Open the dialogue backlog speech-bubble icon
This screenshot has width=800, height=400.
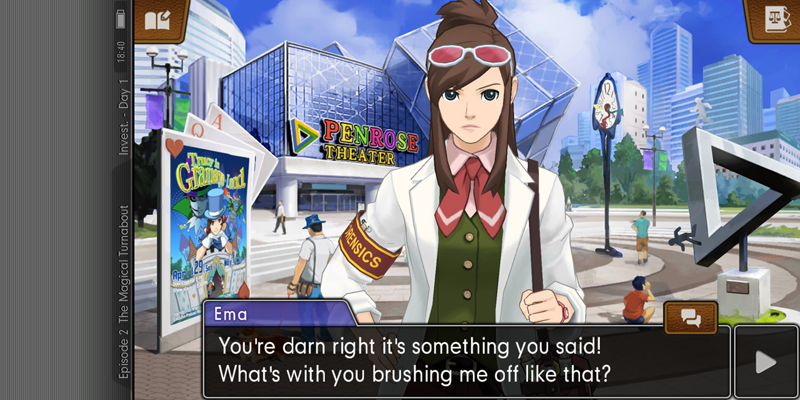click(x=691, y=318)
